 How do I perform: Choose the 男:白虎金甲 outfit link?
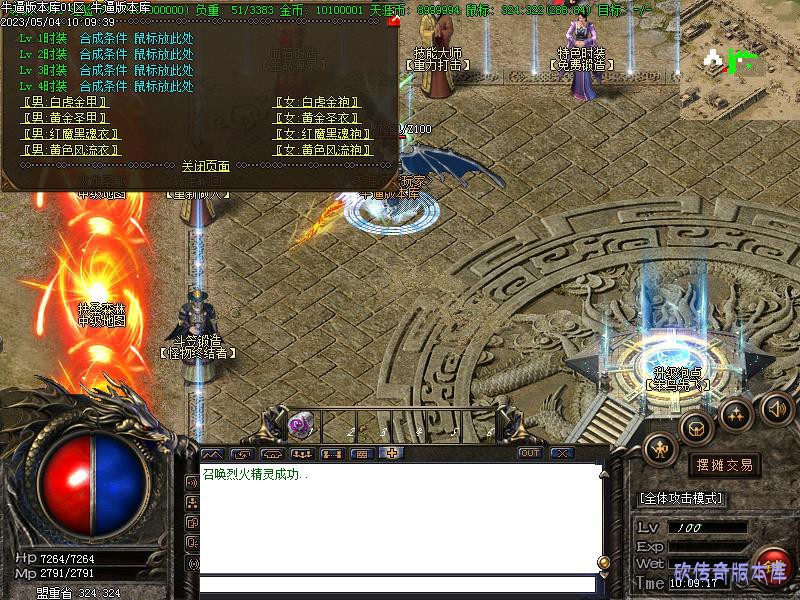click(64, 102)
